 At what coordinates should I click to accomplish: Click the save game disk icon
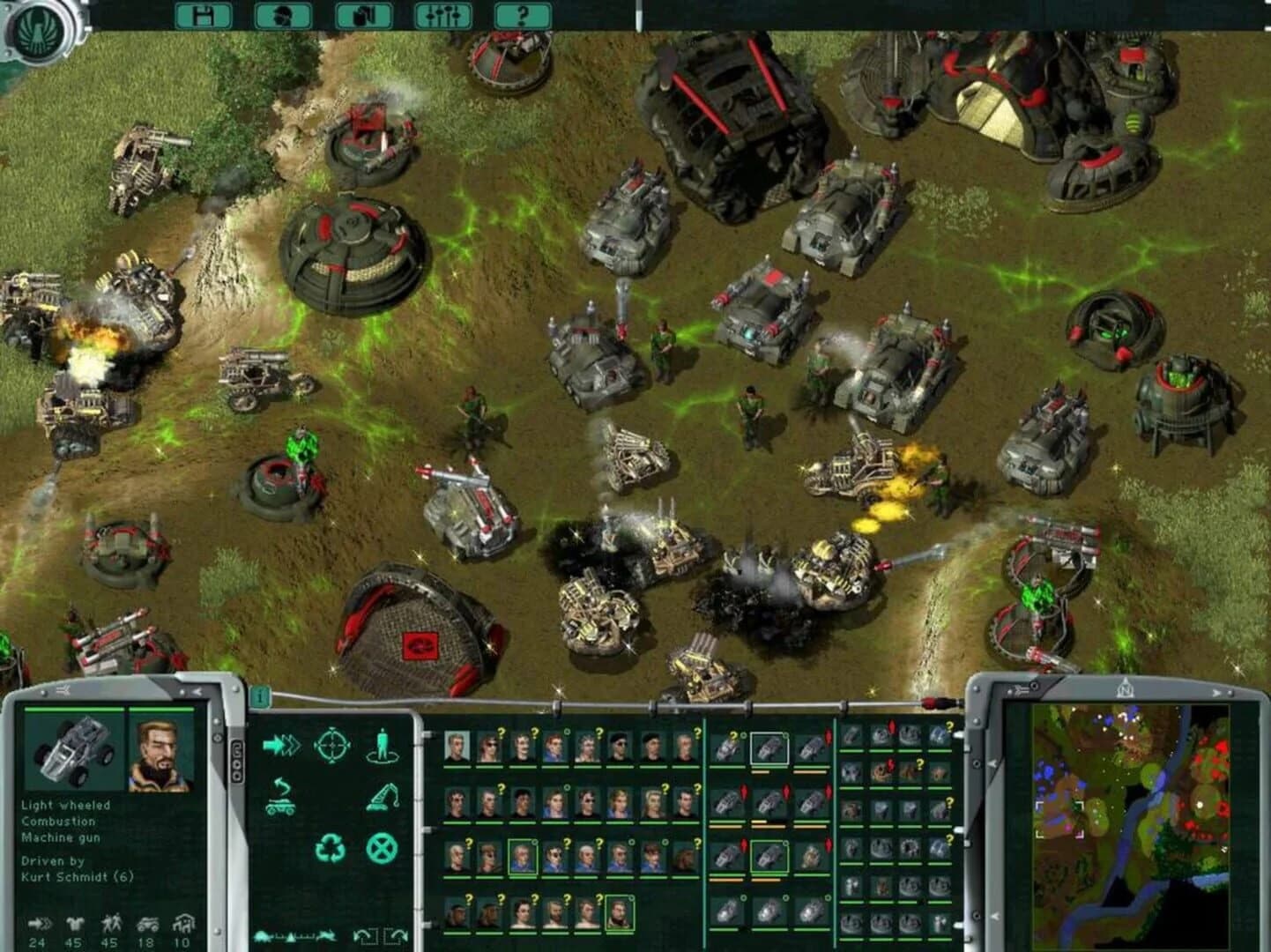203,14
